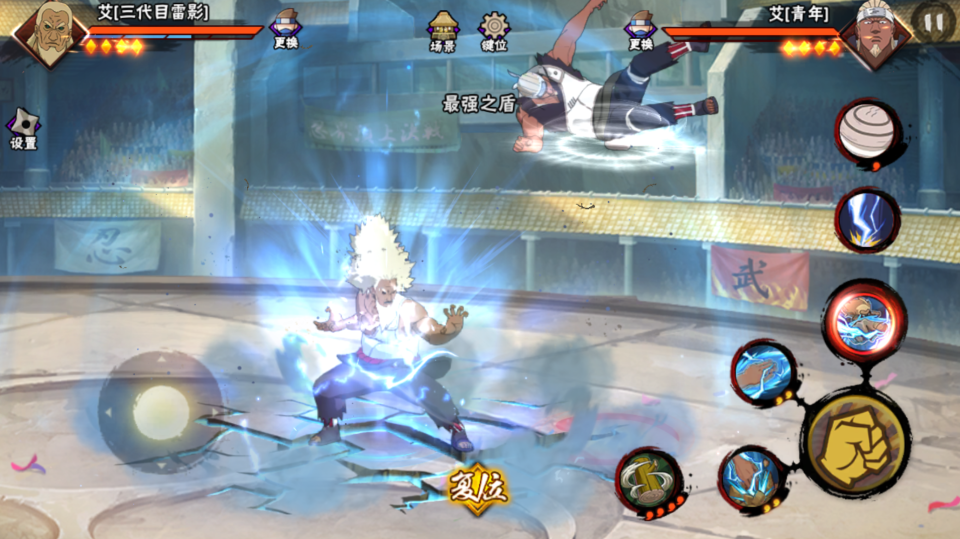This screenshot has height=539, width=960.
Task: Open the 场景 scene selector
Action: (x=443, y=31)
